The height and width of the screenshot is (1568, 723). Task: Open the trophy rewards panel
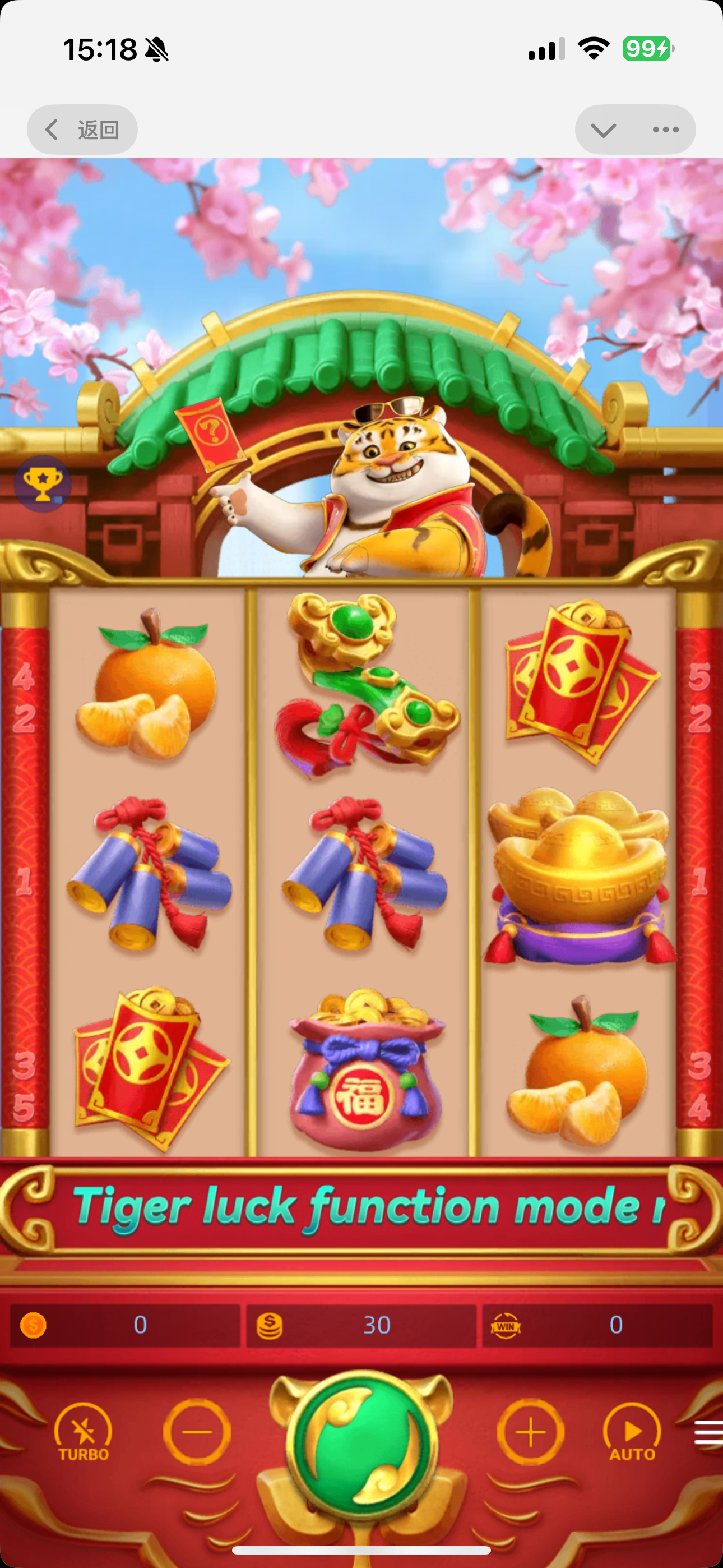coord(41,484)
